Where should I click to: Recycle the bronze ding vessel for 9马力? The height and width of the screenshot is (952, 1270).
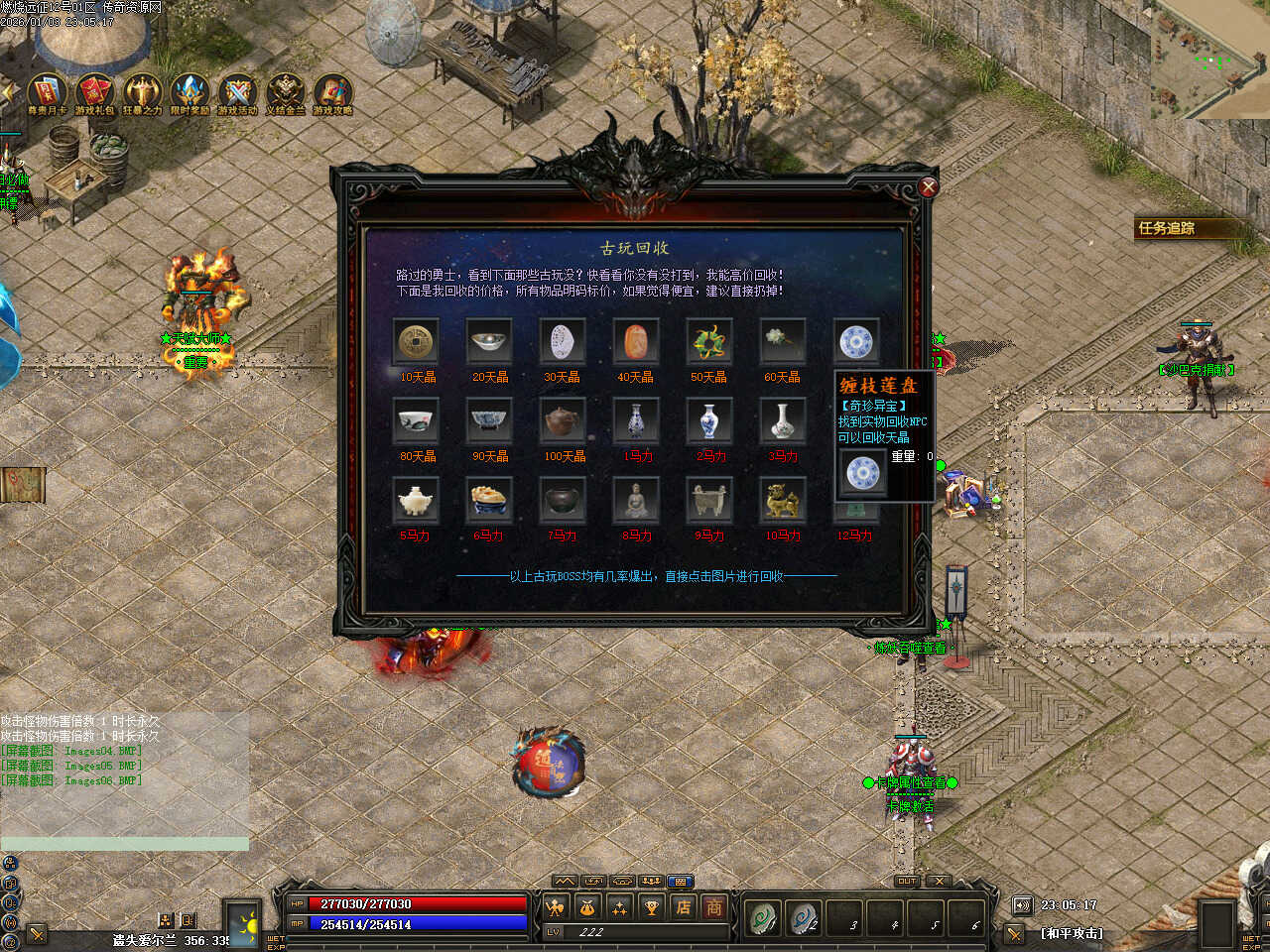709,501
